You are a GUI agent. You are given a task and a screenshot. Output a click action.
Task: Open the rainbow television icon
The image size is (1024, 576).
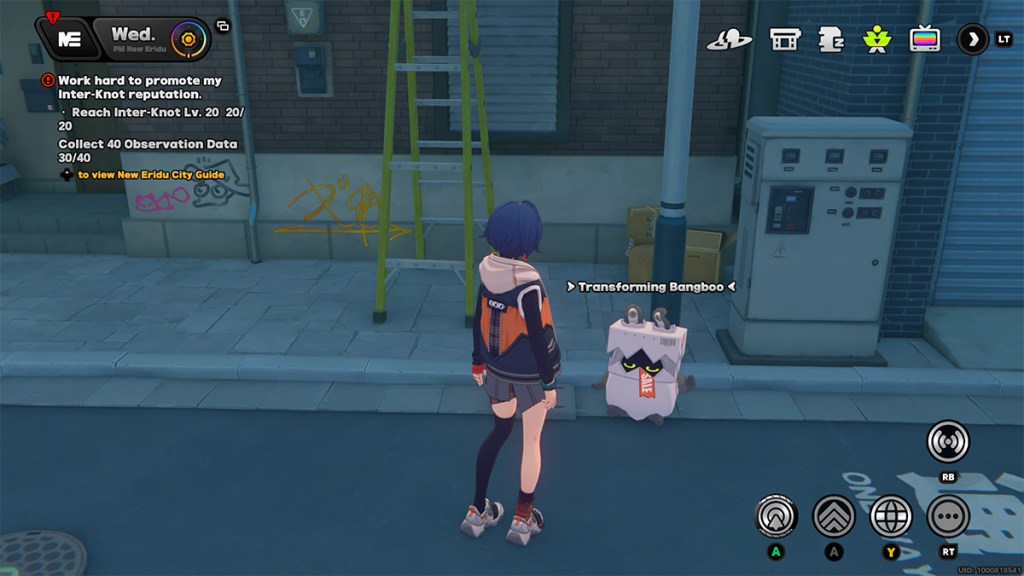click(925, 39)
